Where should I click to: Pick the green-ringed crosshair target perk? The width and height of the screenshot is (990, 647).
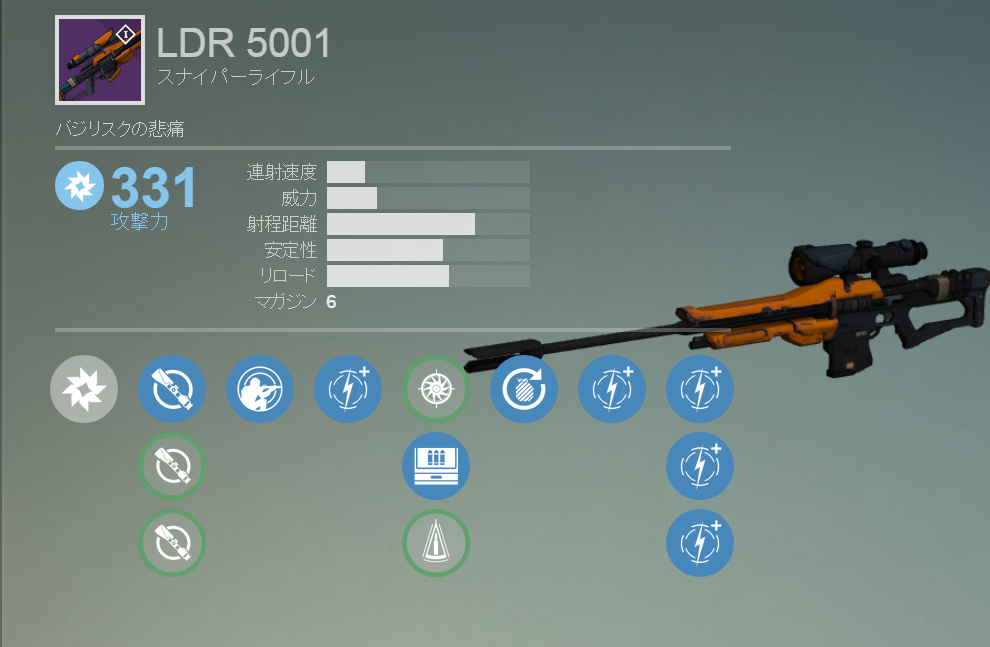436,389
